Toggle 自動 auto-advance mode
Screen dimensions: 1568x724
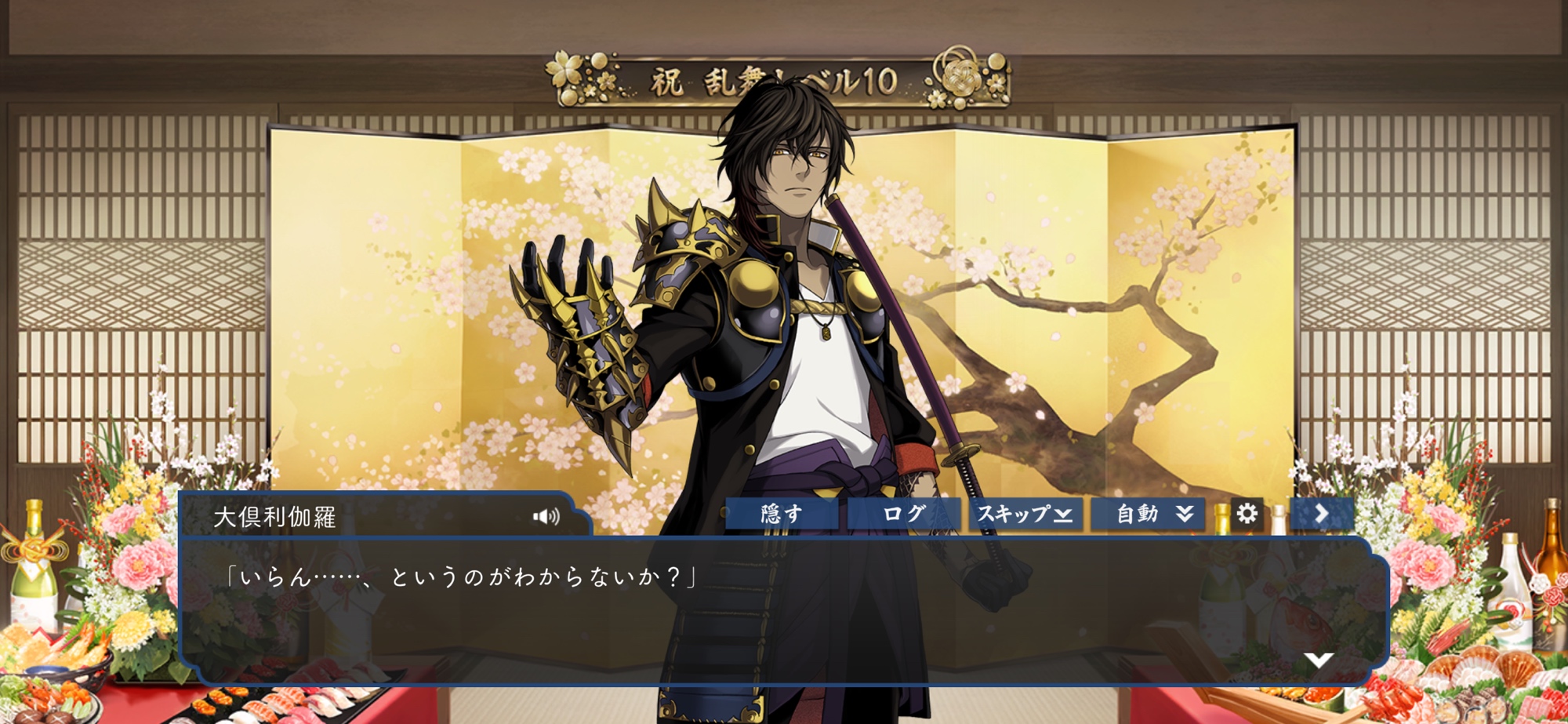(x=1148, y=515)
